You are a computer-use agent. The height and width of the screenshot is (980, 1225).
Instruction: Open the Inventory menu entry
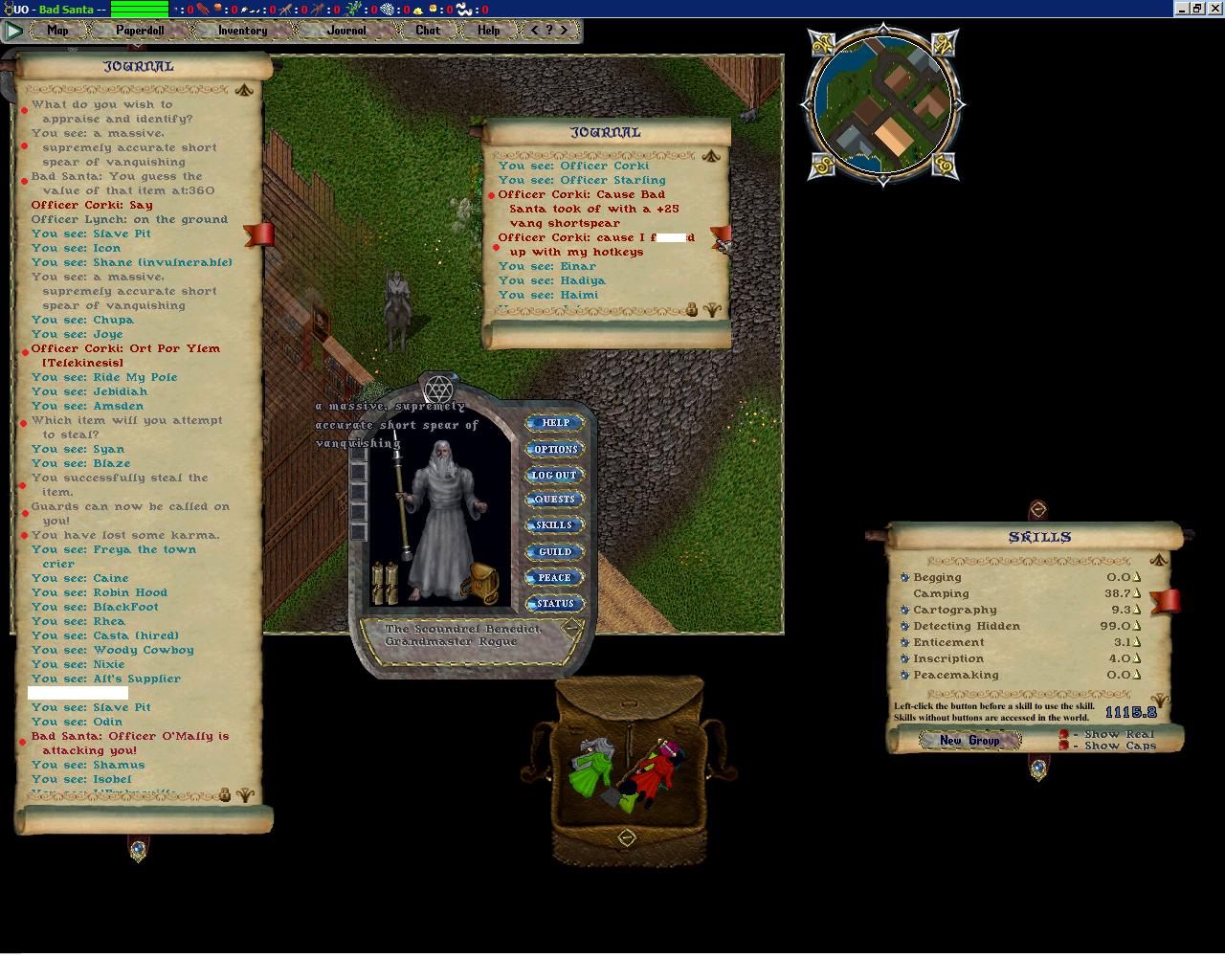pos(242,31)
